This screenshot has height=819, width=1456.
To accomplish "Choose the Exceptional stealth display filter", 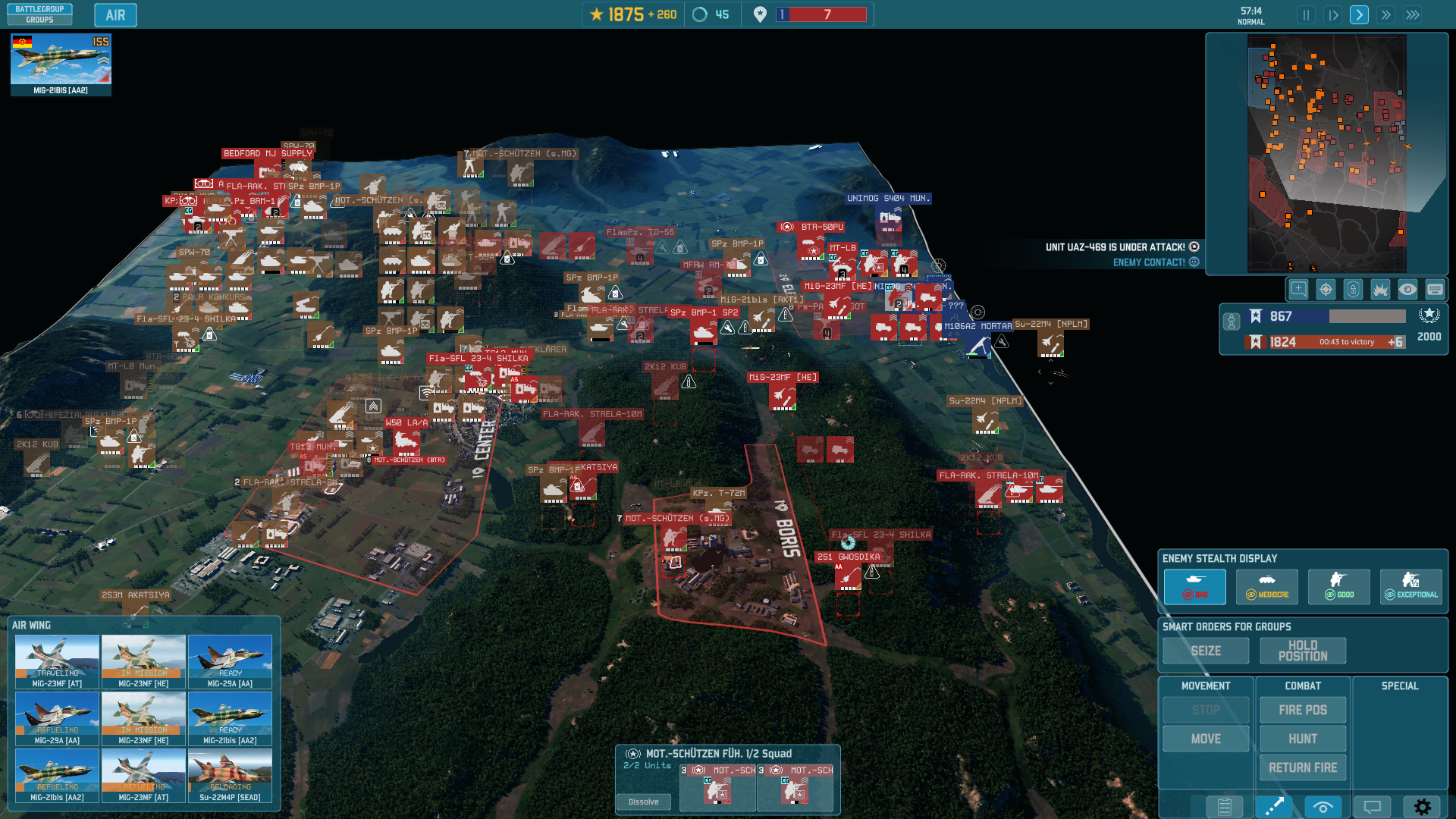I will [x=1411, y=586].
